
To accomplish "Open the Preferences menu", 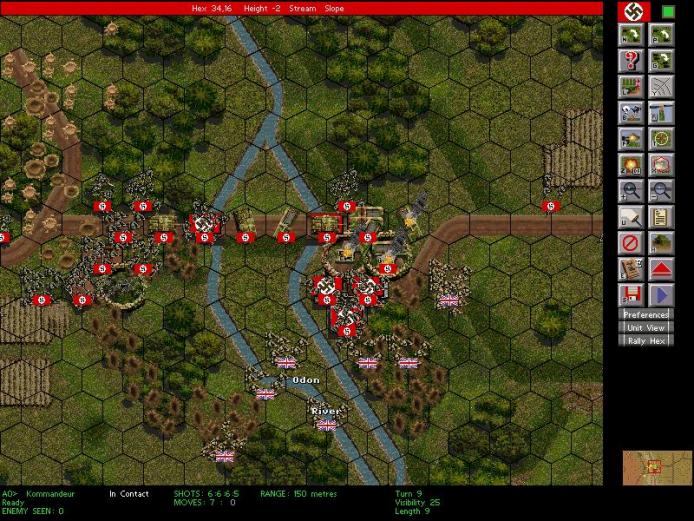I will (x=645, y=315).
